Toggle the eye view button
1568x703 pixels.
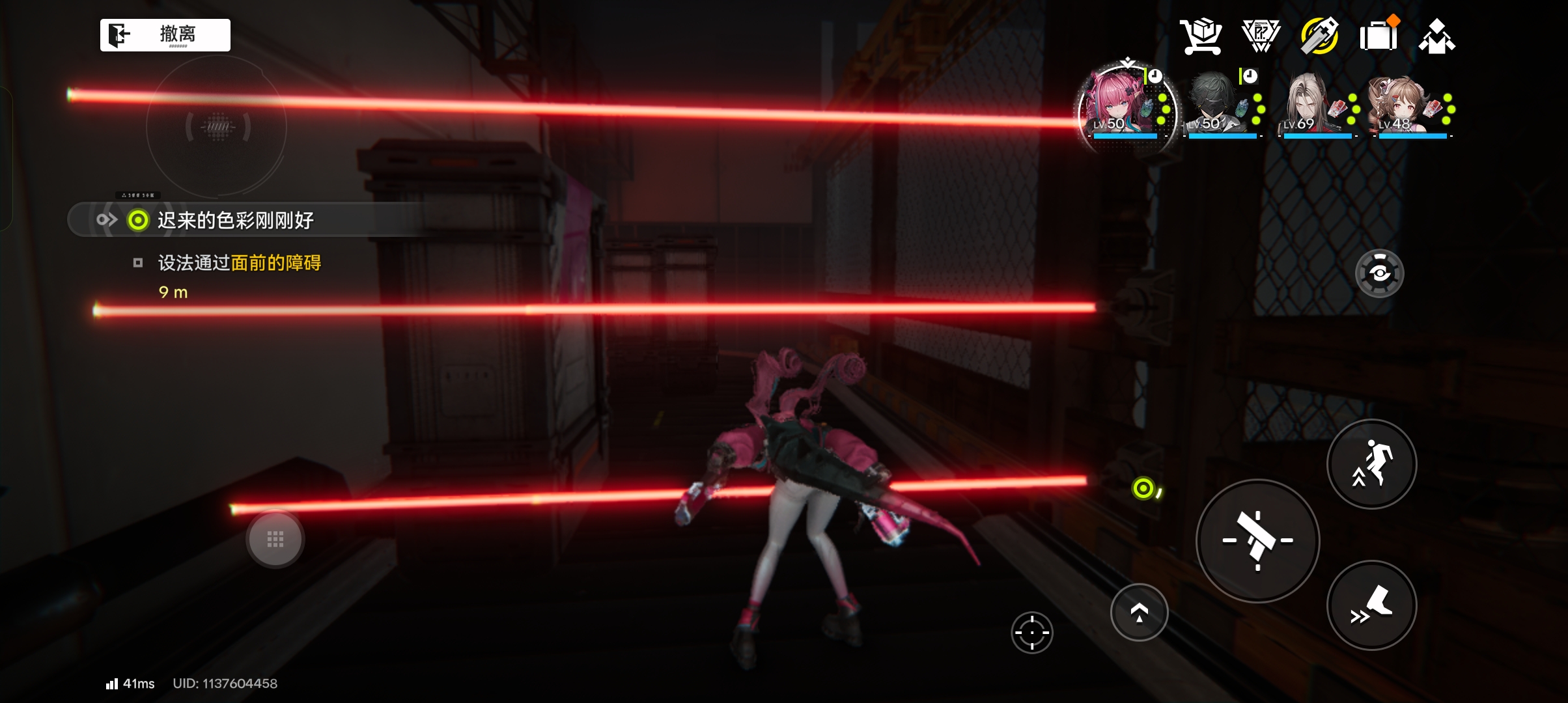tap(1379, 273)
